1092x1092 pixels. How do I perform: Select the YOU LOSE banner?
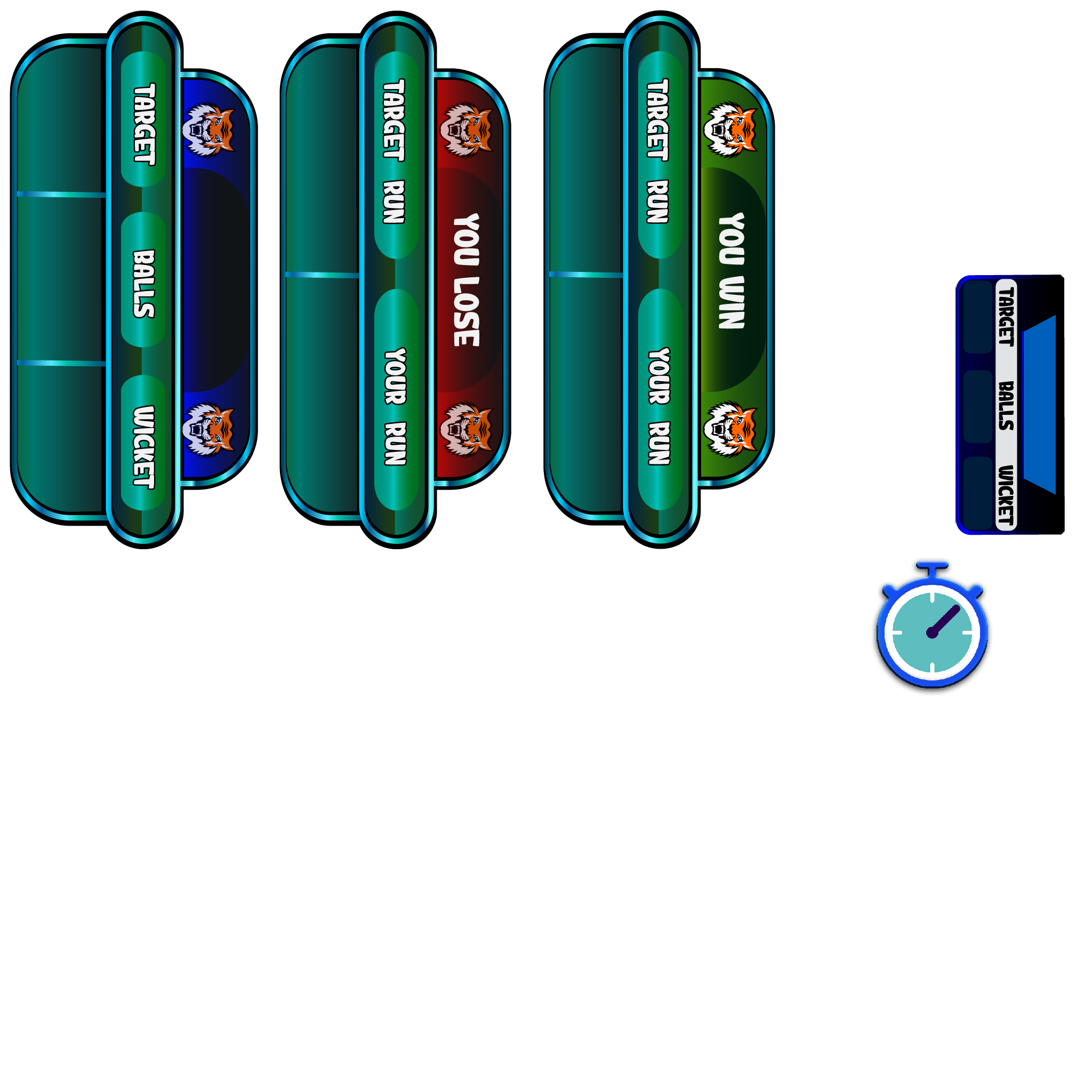467,280
